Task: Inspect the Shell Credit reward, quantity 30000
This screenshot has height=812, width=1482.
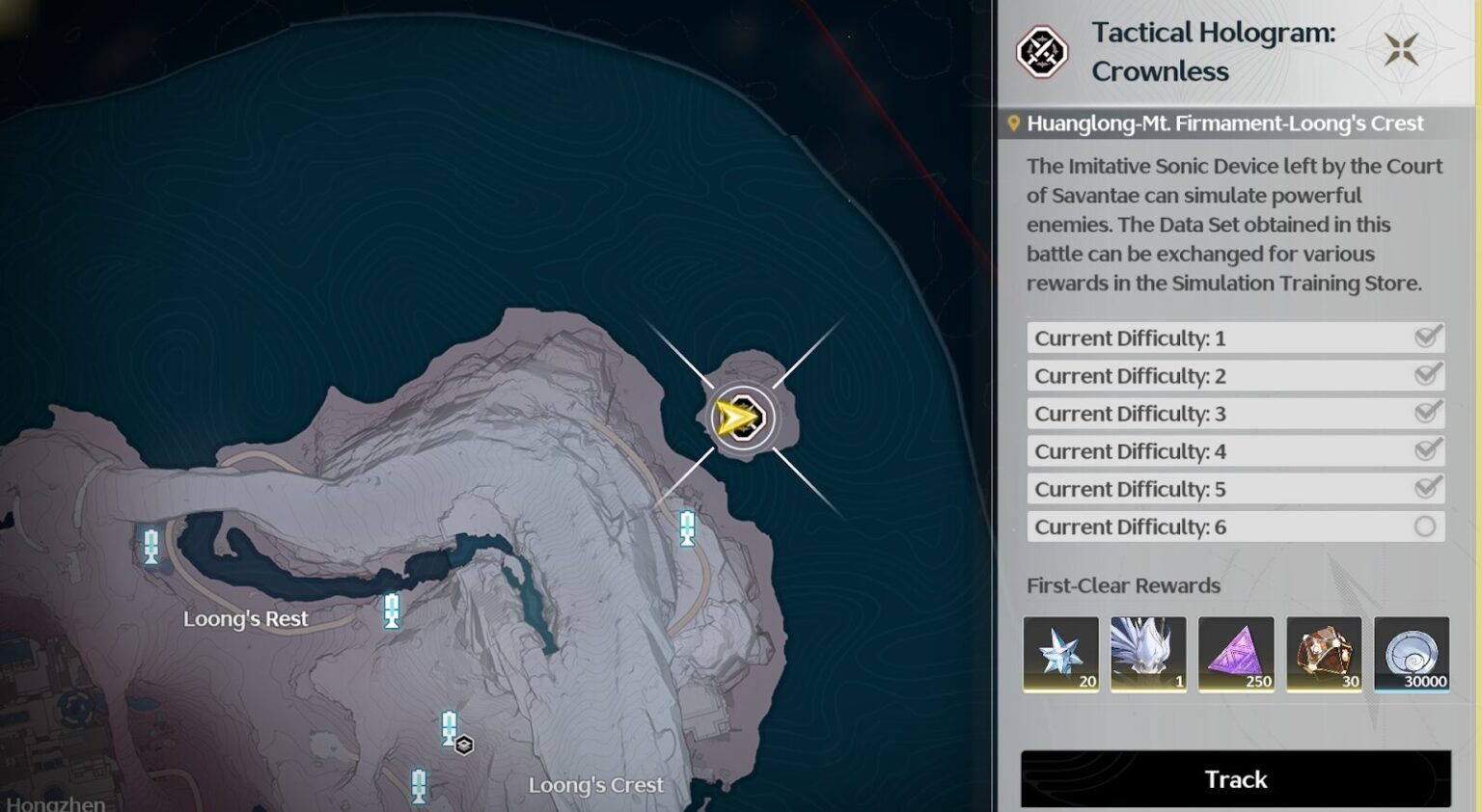Action: pyautogui.click(x=1412, y=654)
